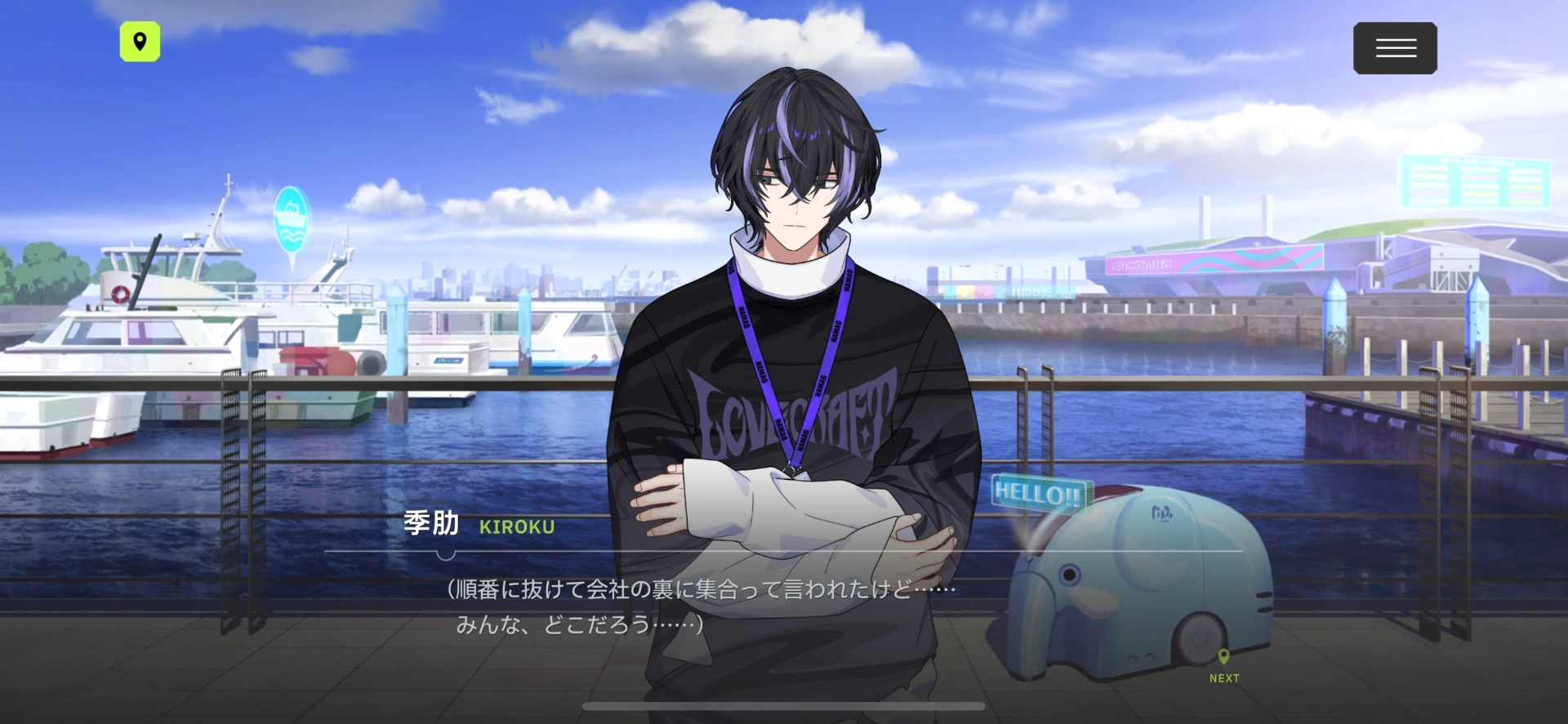Advance dialogue with the NEXT button
Image resolution: width=1568 pixels, height=724 pixels.
[1223, 666]
